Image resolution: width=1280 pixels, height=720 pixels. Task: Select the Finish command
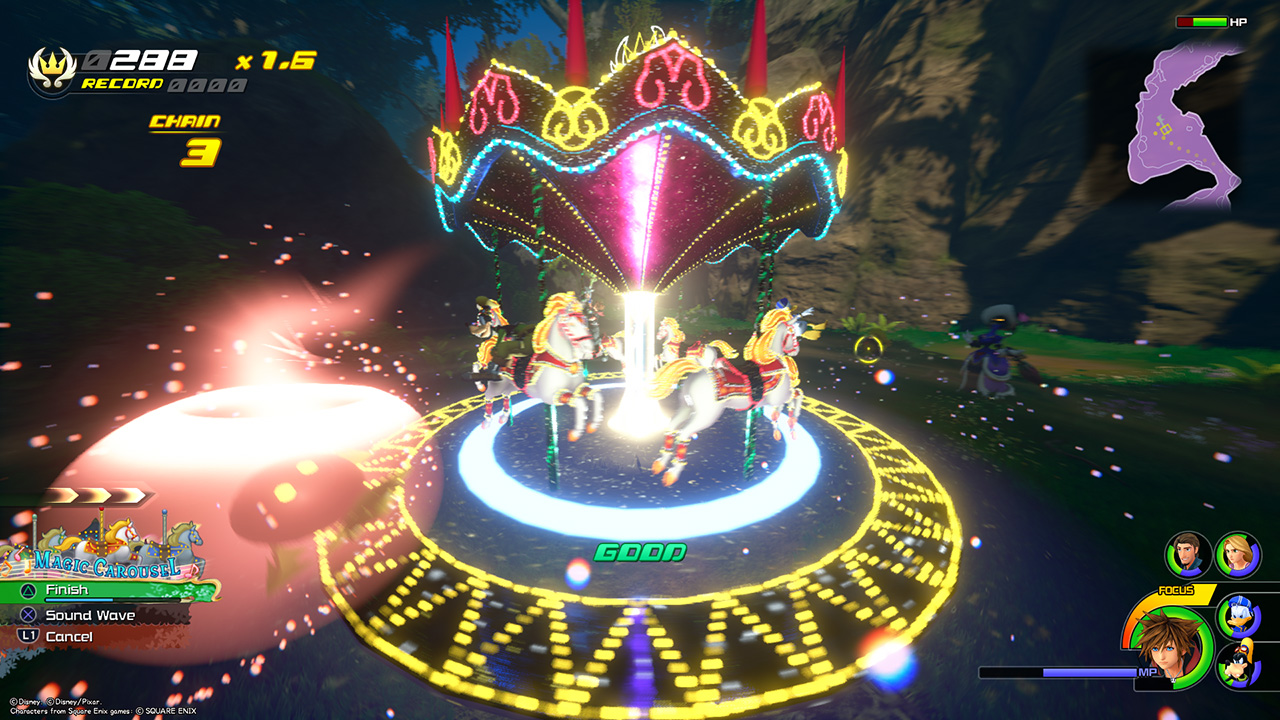[x=67, y=589]
